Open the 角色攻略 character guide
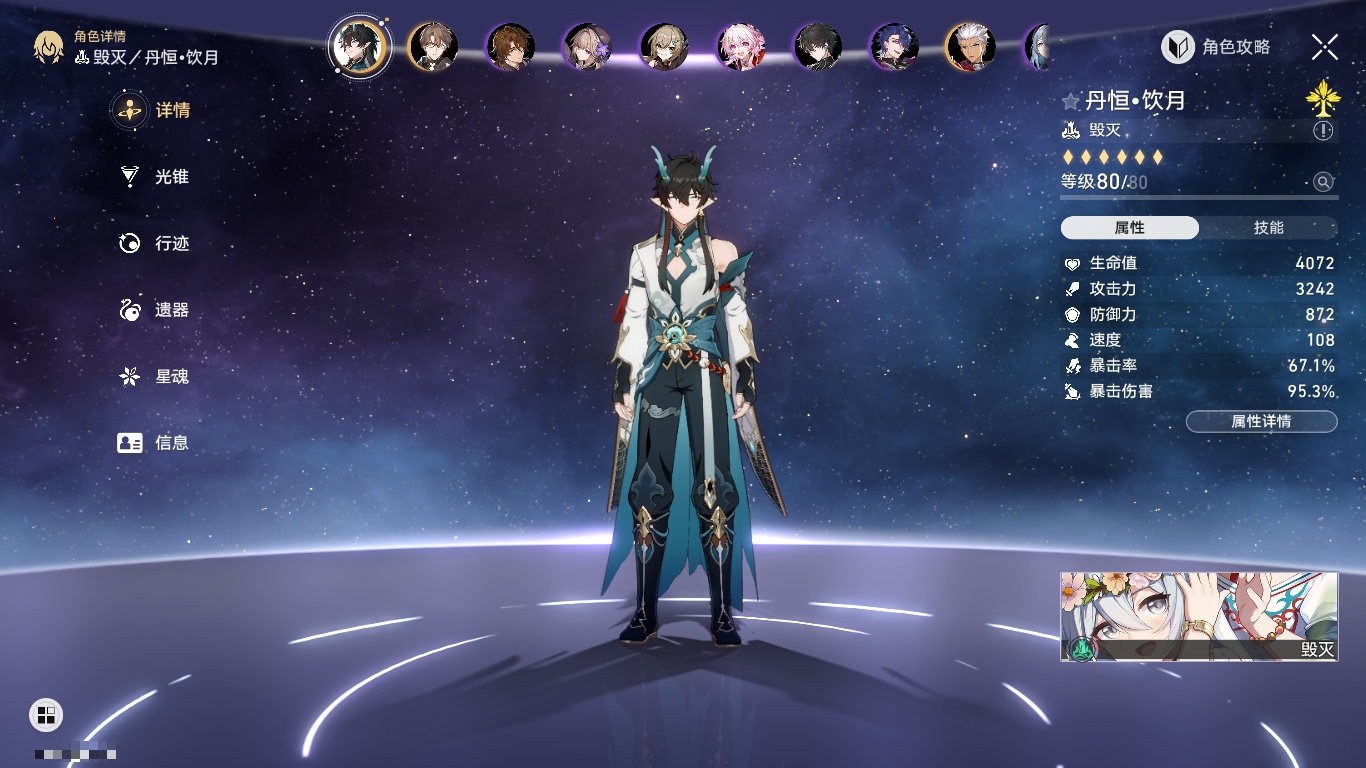 [1217, 47]
